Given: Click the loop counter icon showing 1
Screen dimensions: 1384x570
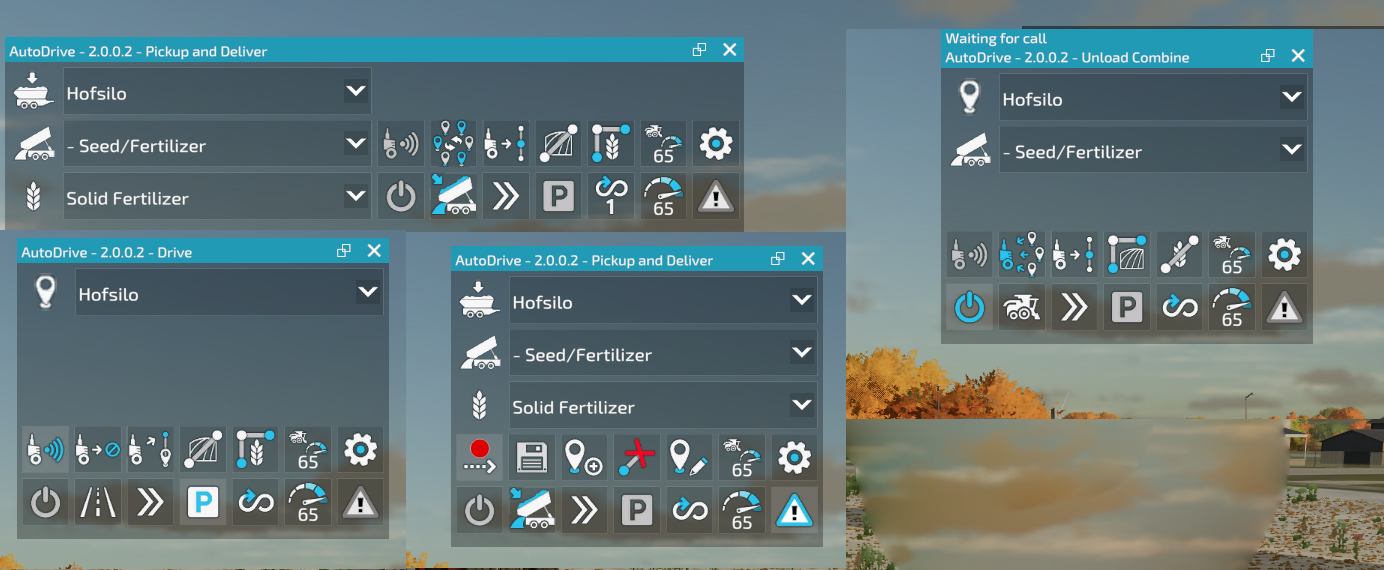Looking at the screenshot, I should point(610,196).
